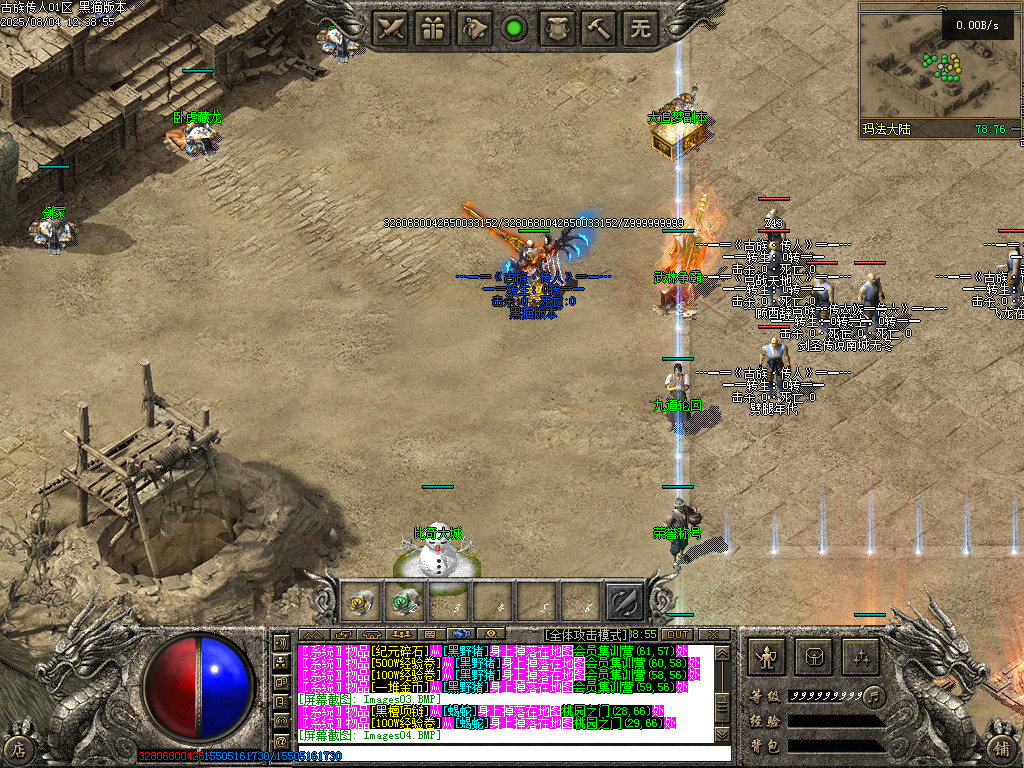Click the crossed swords button in top bar
This screenshot has width=1024, height=768.
391,28
